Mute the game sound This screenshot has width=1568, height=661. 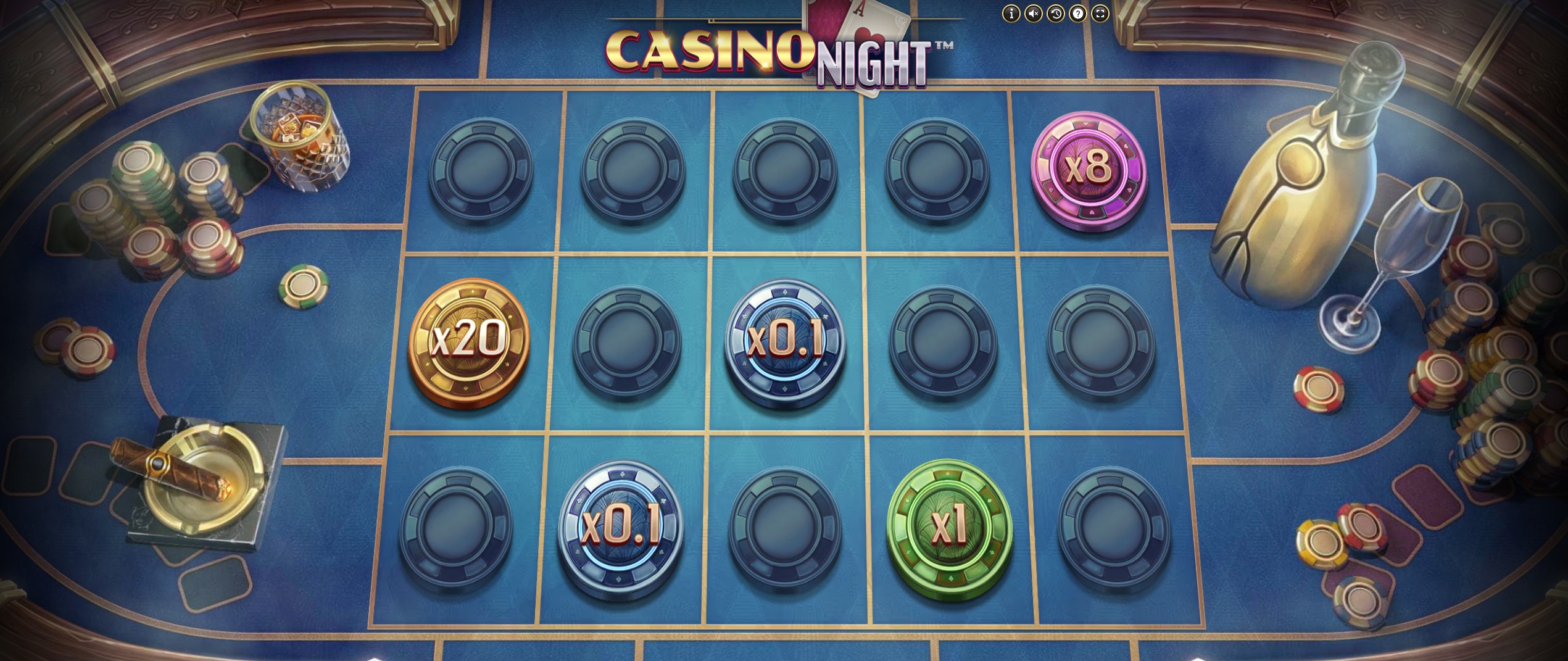tap(1034, 12)
